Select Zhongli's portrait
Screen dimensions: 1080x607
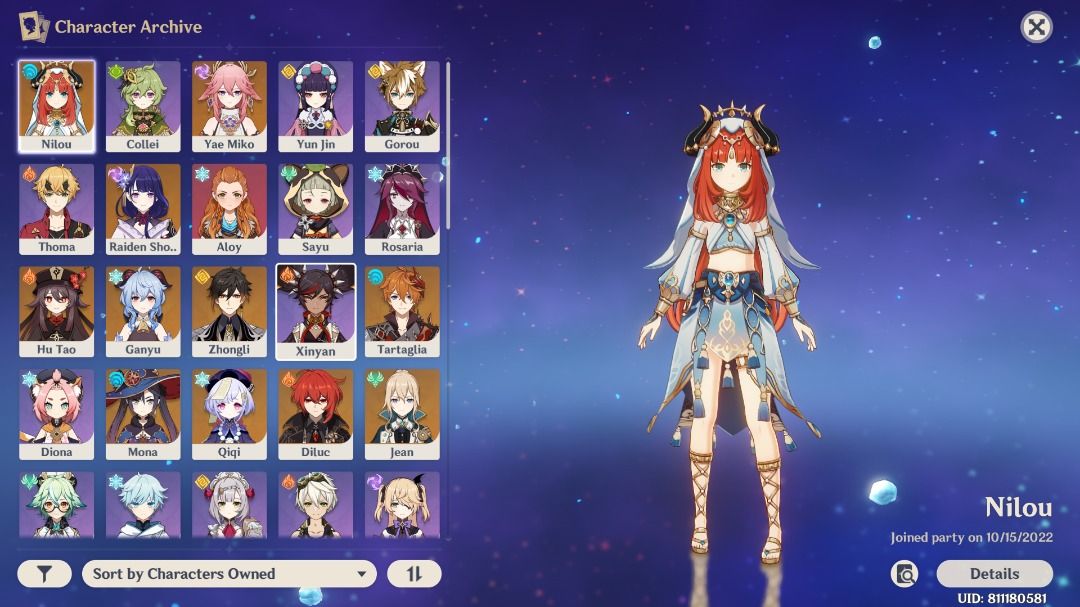click(229, 311)
